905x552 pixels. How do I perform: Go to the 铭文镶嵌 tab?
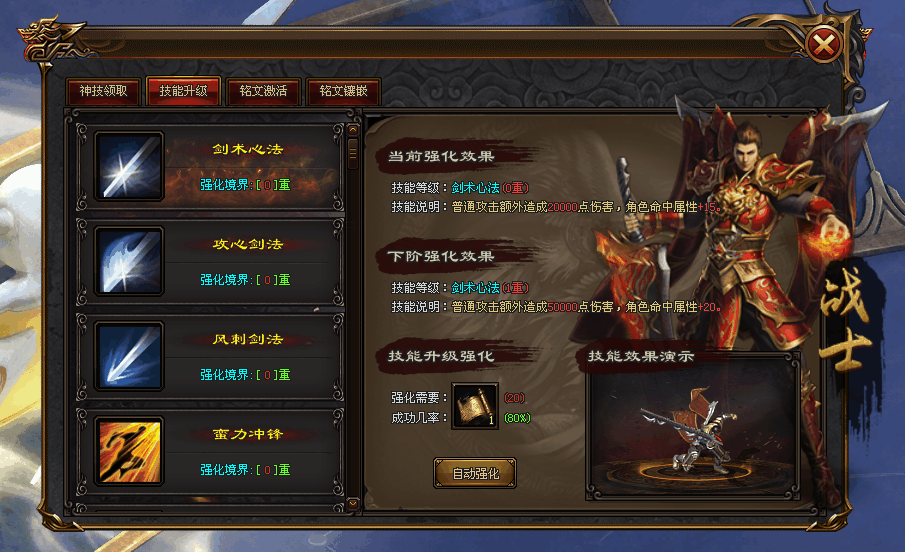pos(343,90)
